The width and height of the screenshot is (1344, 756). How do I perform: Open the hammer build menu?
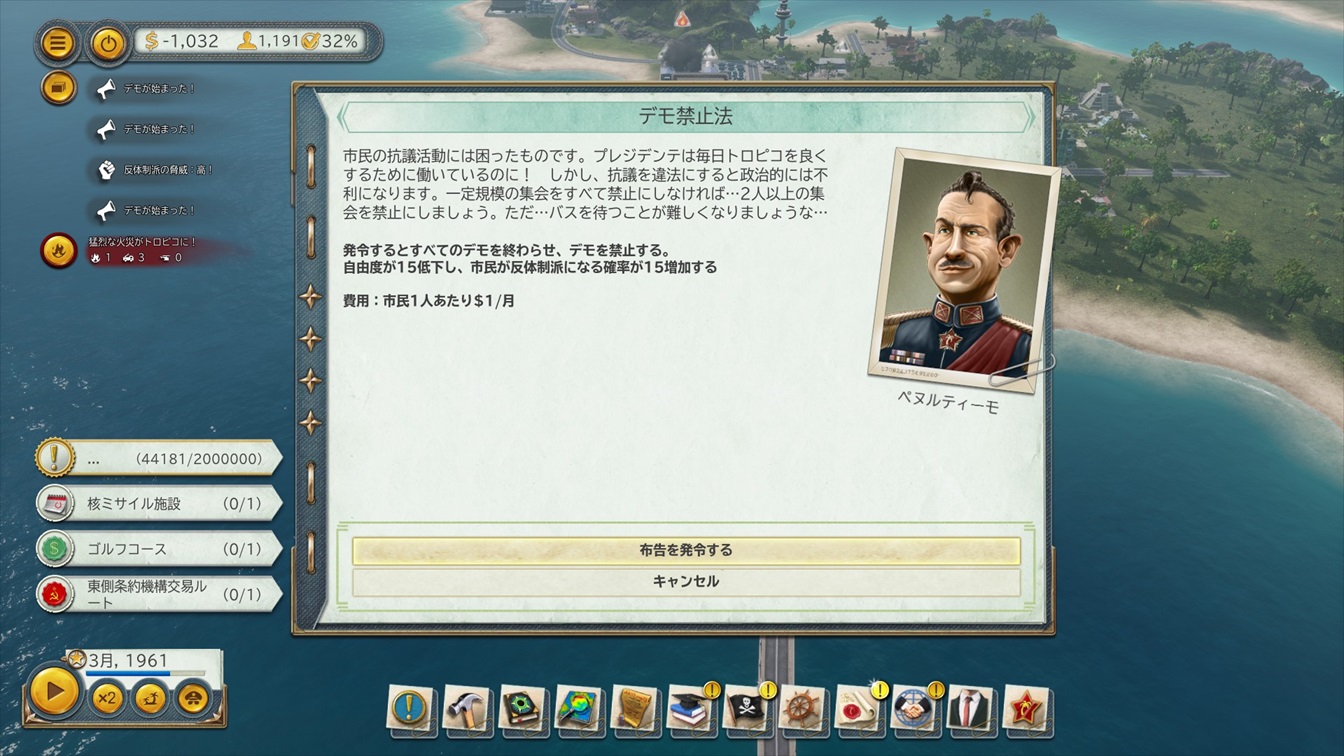465,708
